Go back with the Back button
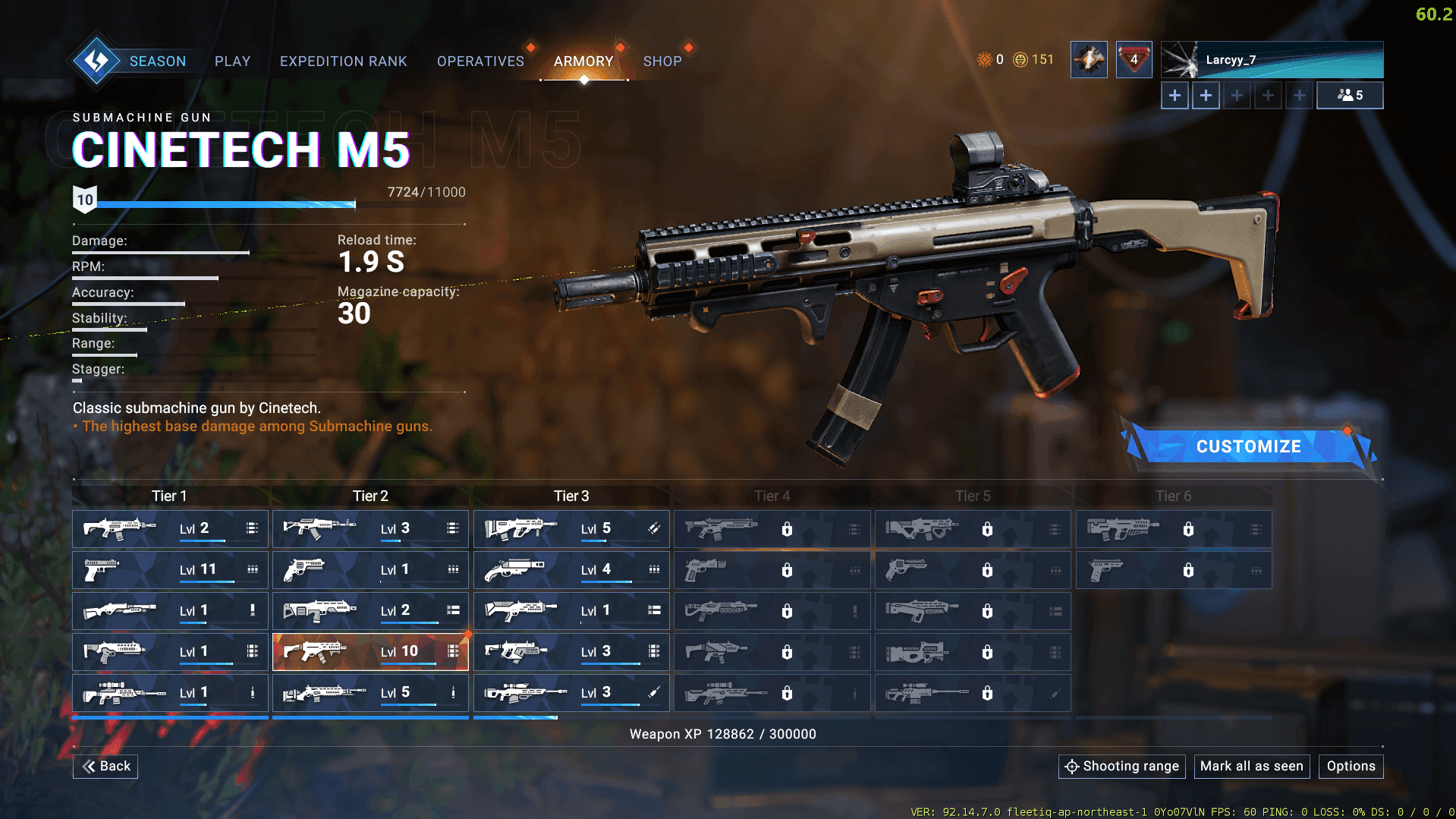The width and height of the screenshot is (1456, 819). point(105,766)
